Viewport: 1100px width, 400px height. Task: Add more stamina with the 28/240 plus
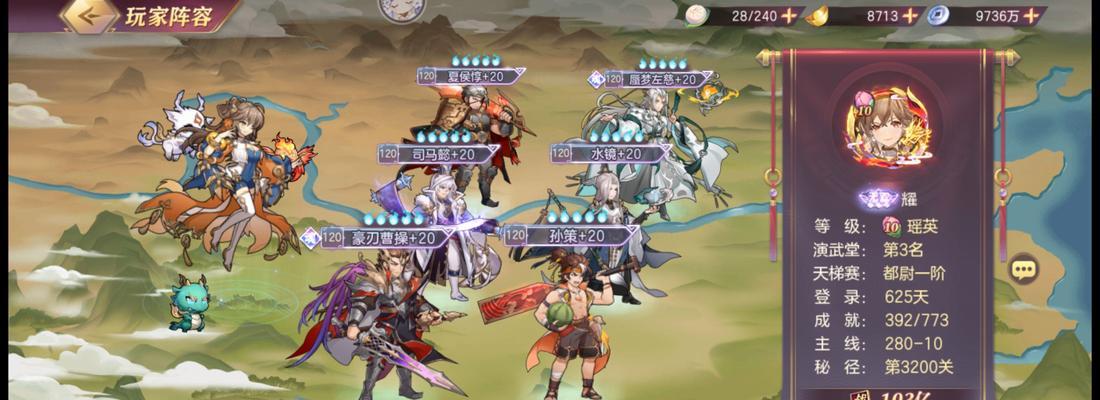789,15
